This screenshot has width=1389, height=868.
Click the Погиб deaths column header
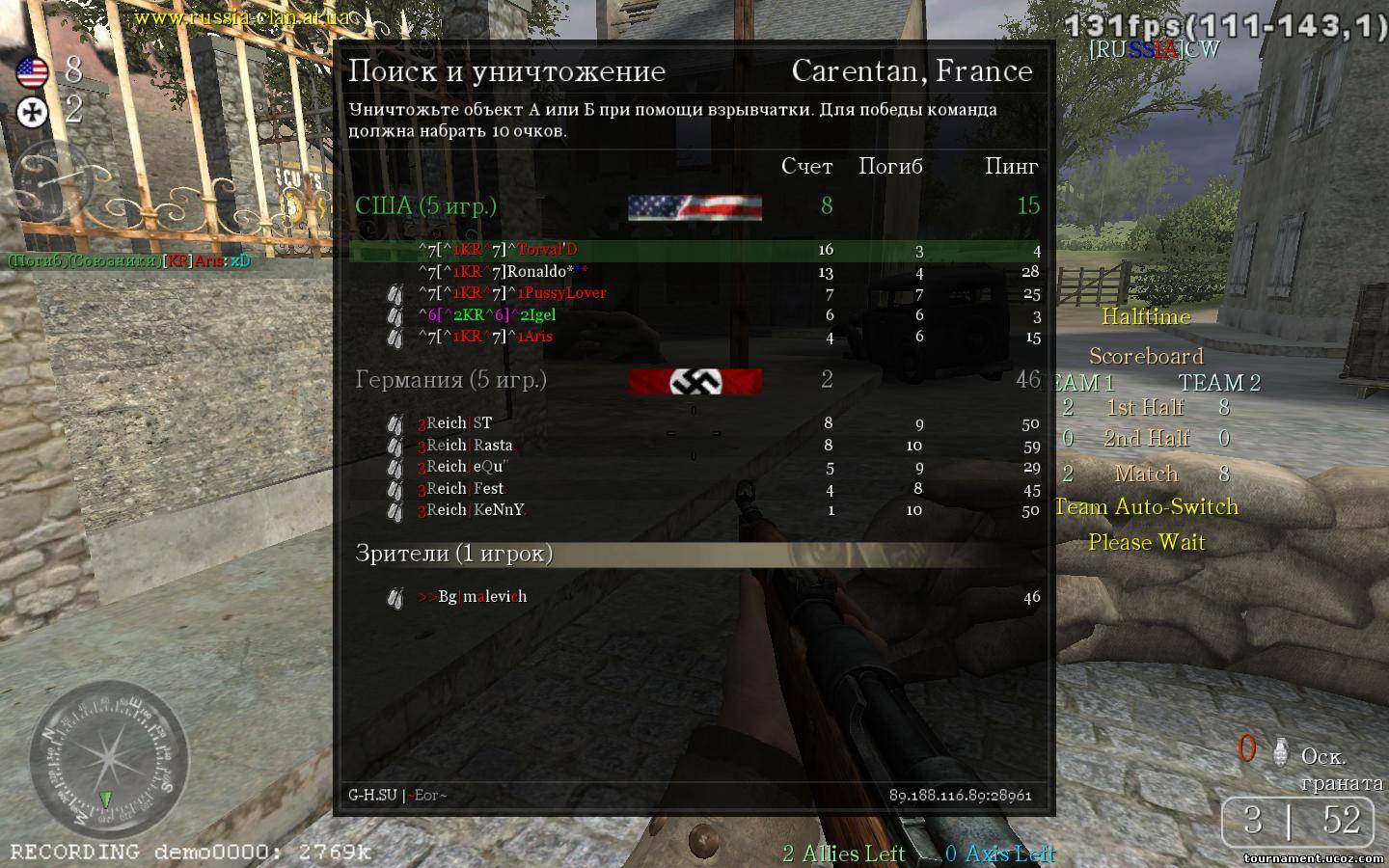tap(890, 167)
